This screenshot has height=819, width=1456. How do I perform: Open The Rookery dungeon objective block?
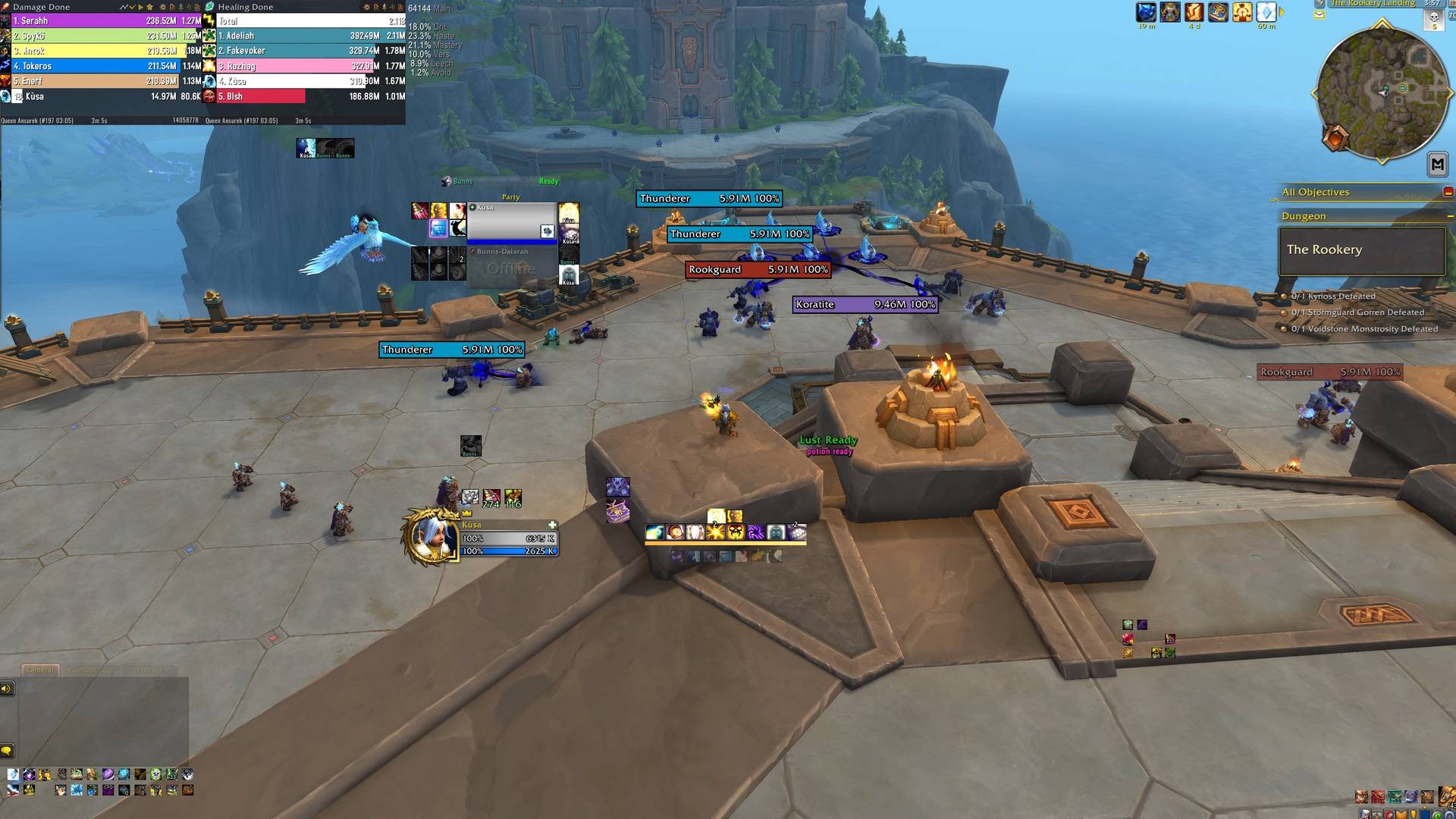[1361, 250]
